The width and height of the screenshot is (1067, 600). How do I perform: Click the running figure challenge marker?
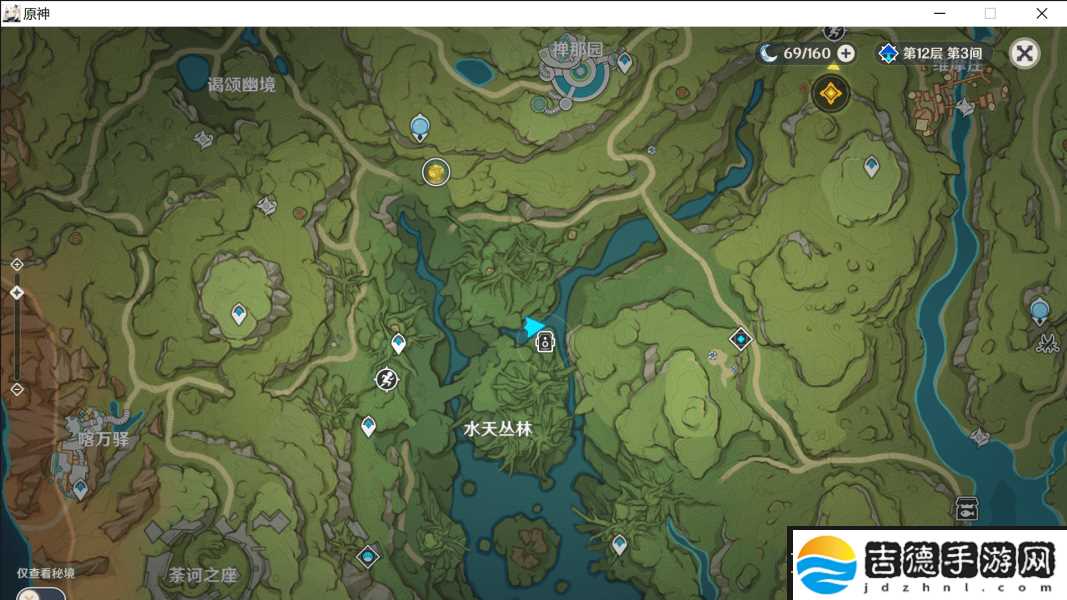[x=386, y=379]
